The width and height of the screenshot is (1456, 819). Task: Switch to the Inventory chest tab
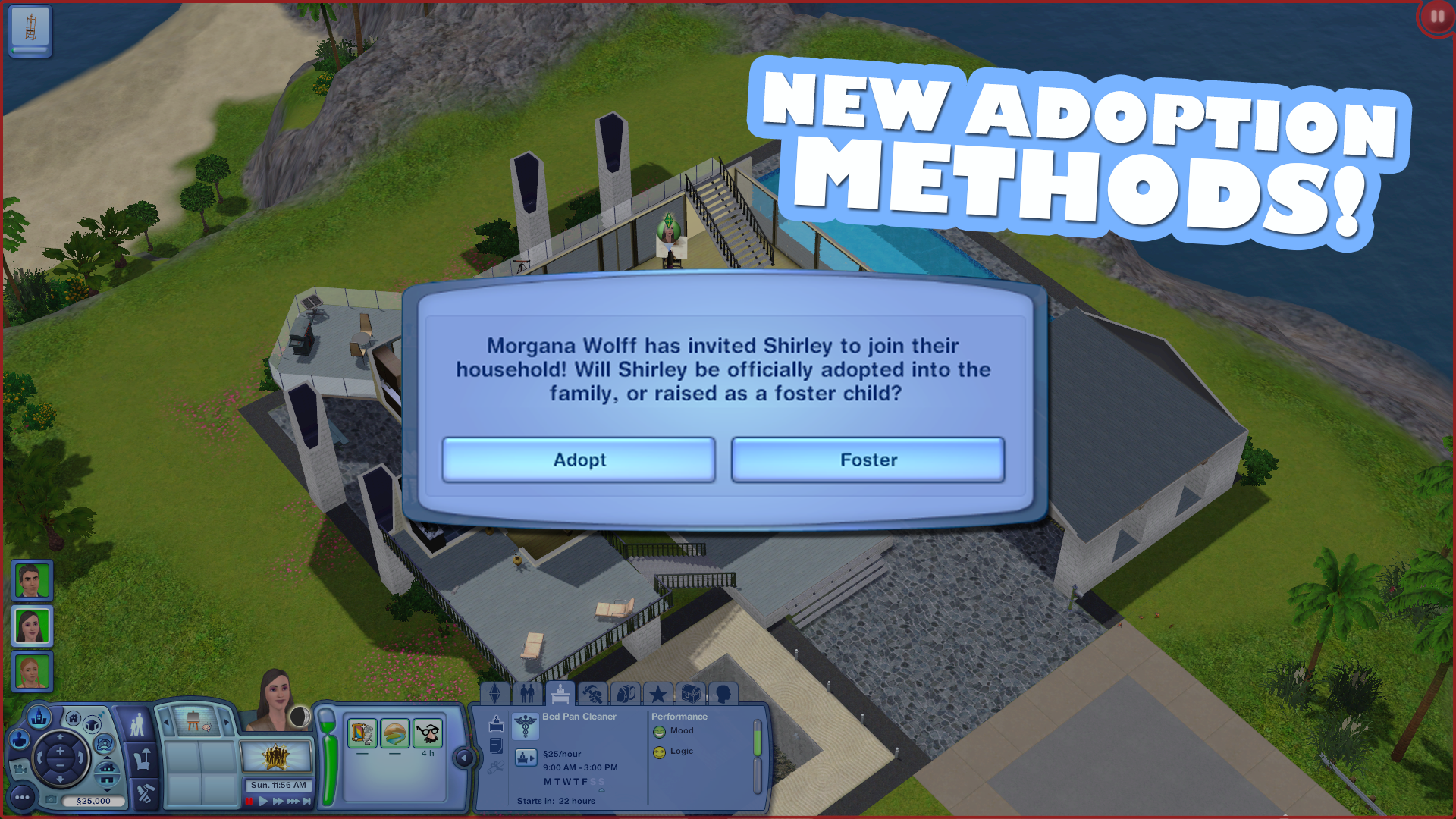691,694
